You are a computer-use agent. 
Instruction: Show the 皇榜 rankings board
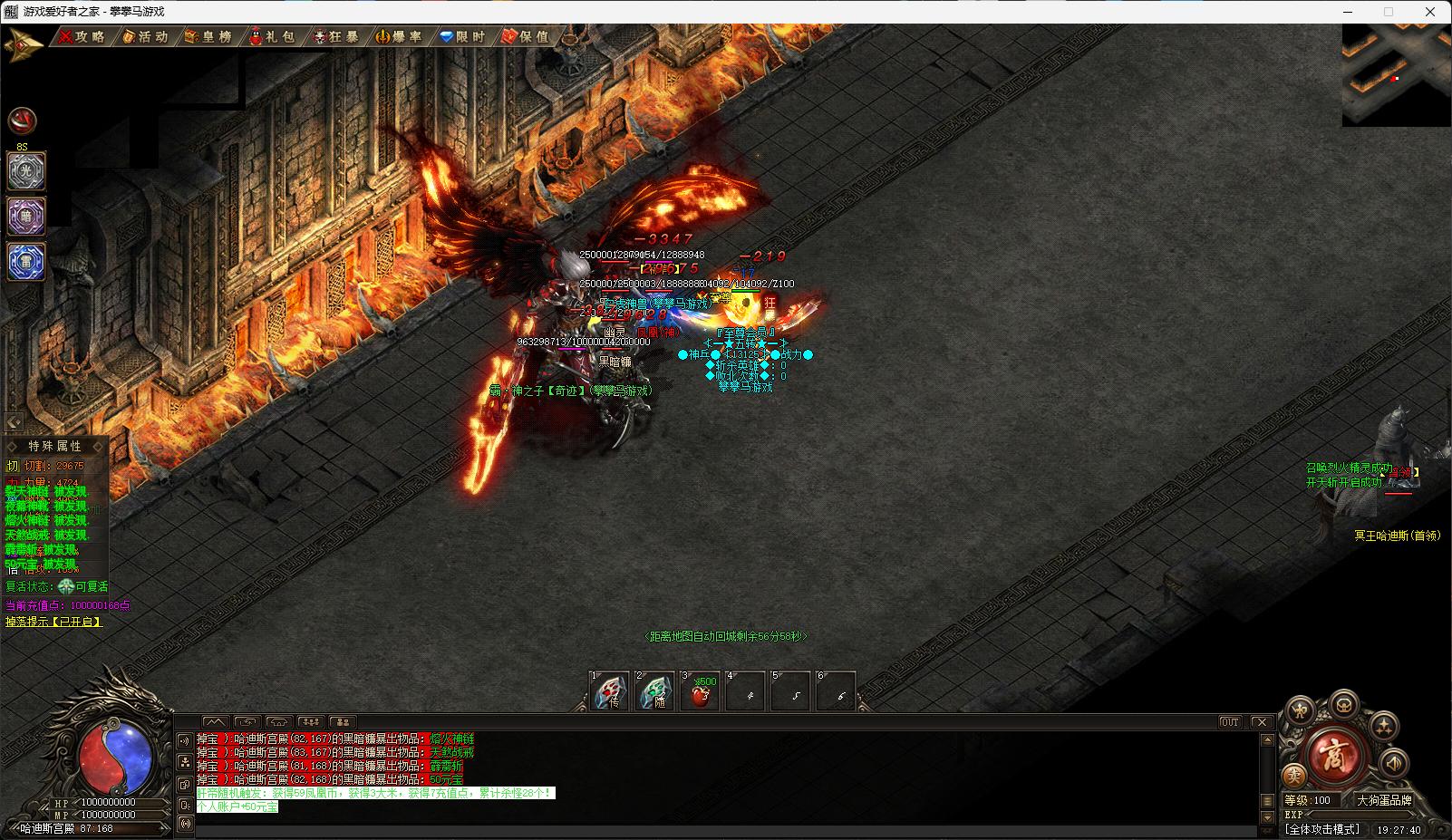[208, 36]
